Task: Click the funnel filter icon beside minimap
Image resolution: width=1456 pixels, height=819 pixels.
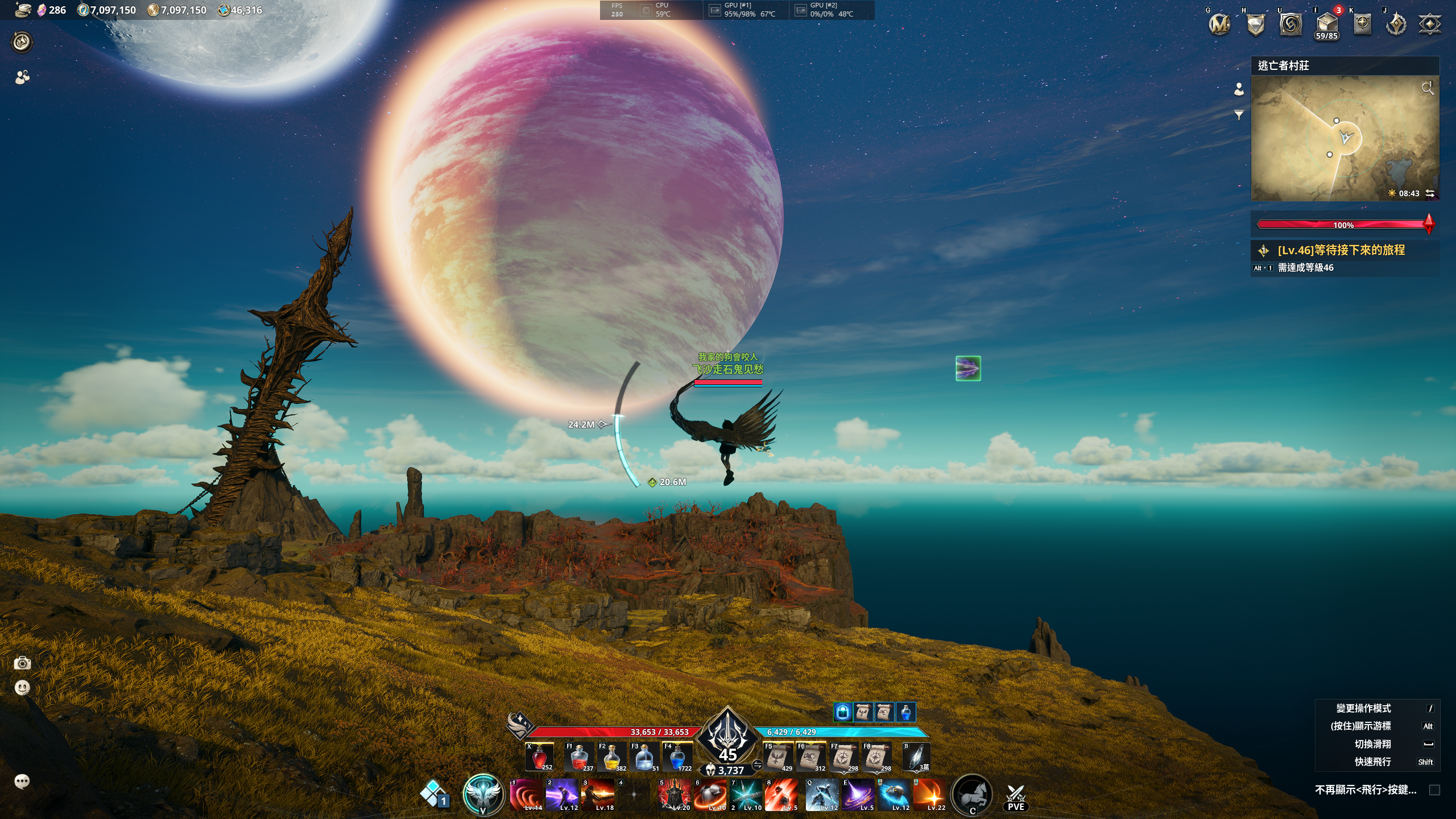Action: tap(1239, 115)
